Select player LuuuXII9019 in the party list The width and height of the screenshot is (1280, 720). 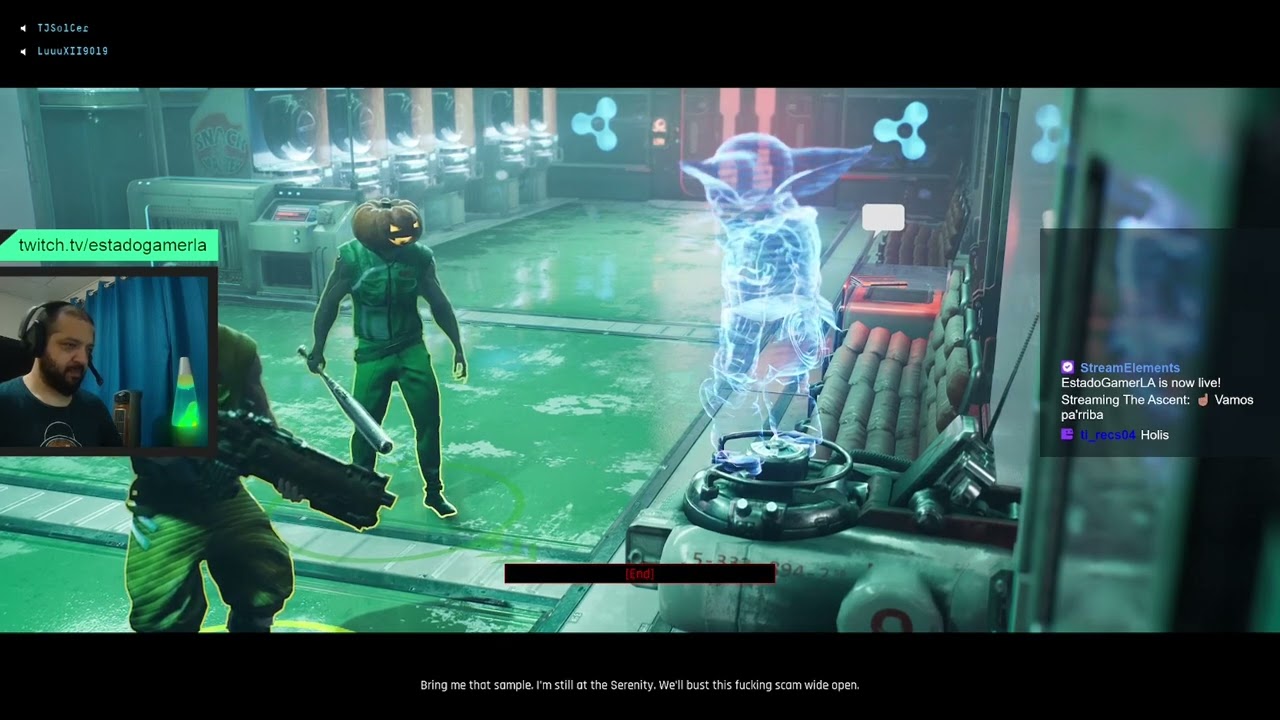click(72, 51)
